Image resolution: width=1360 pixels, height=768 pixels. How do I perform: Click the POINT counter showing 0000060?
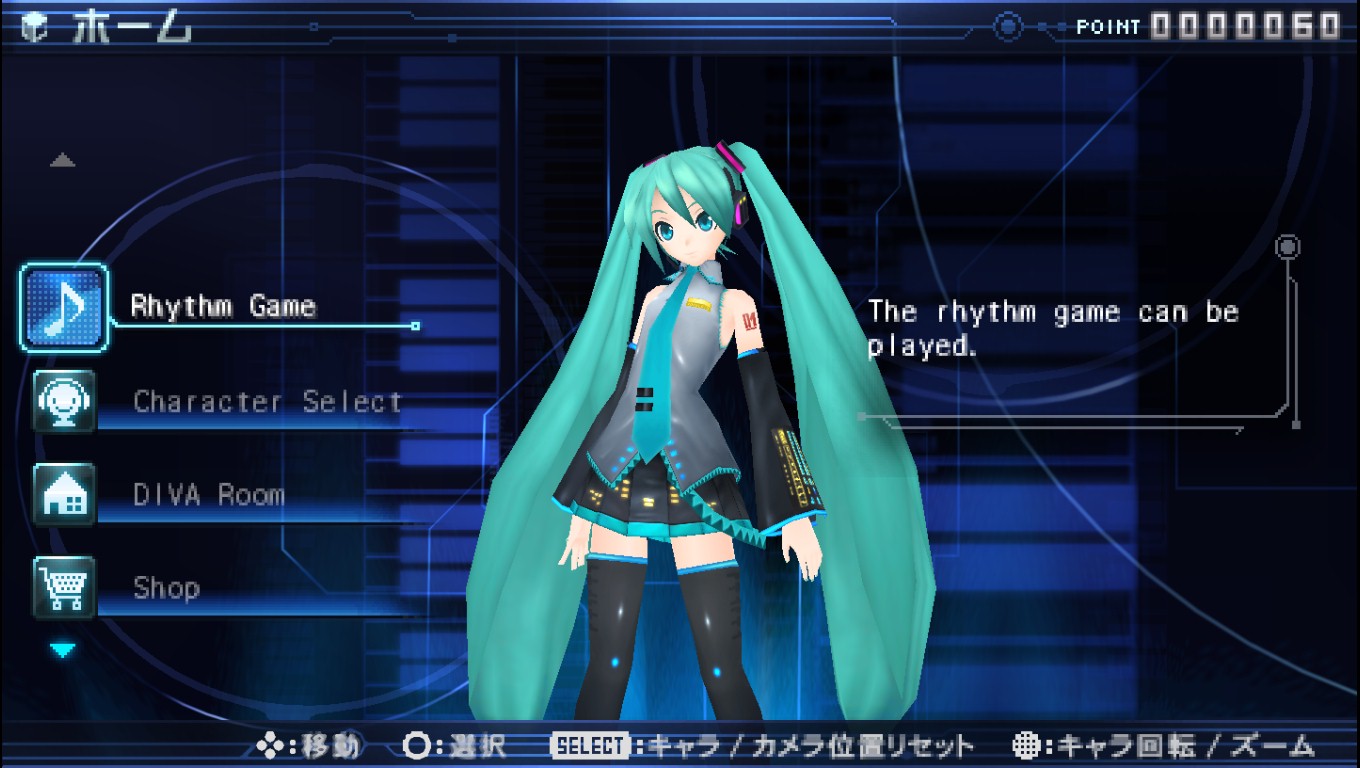coord(1245,27)
